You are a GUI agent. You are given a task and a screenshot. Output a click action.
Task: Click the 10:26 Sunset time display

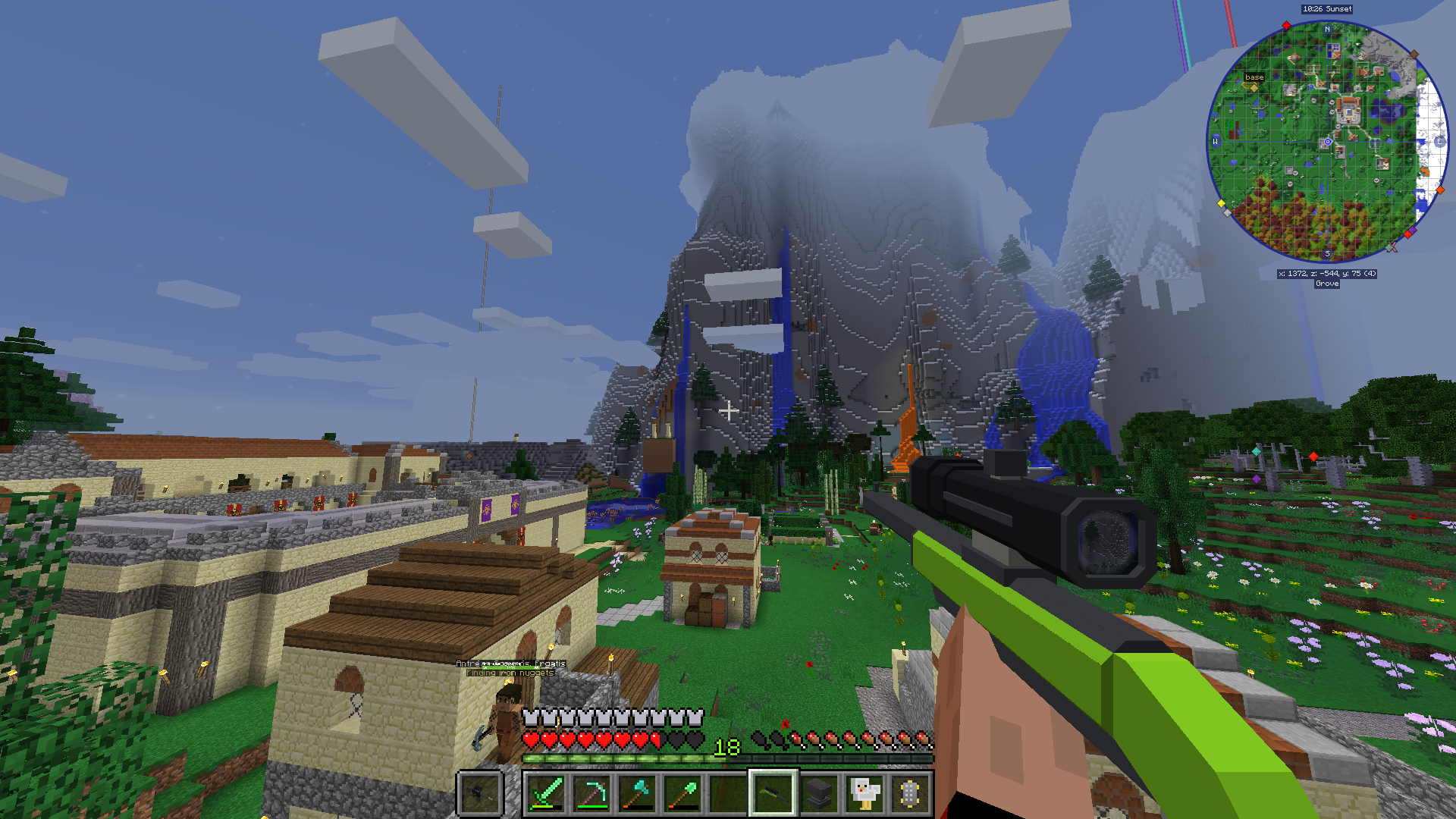[x=1328, y=9]
